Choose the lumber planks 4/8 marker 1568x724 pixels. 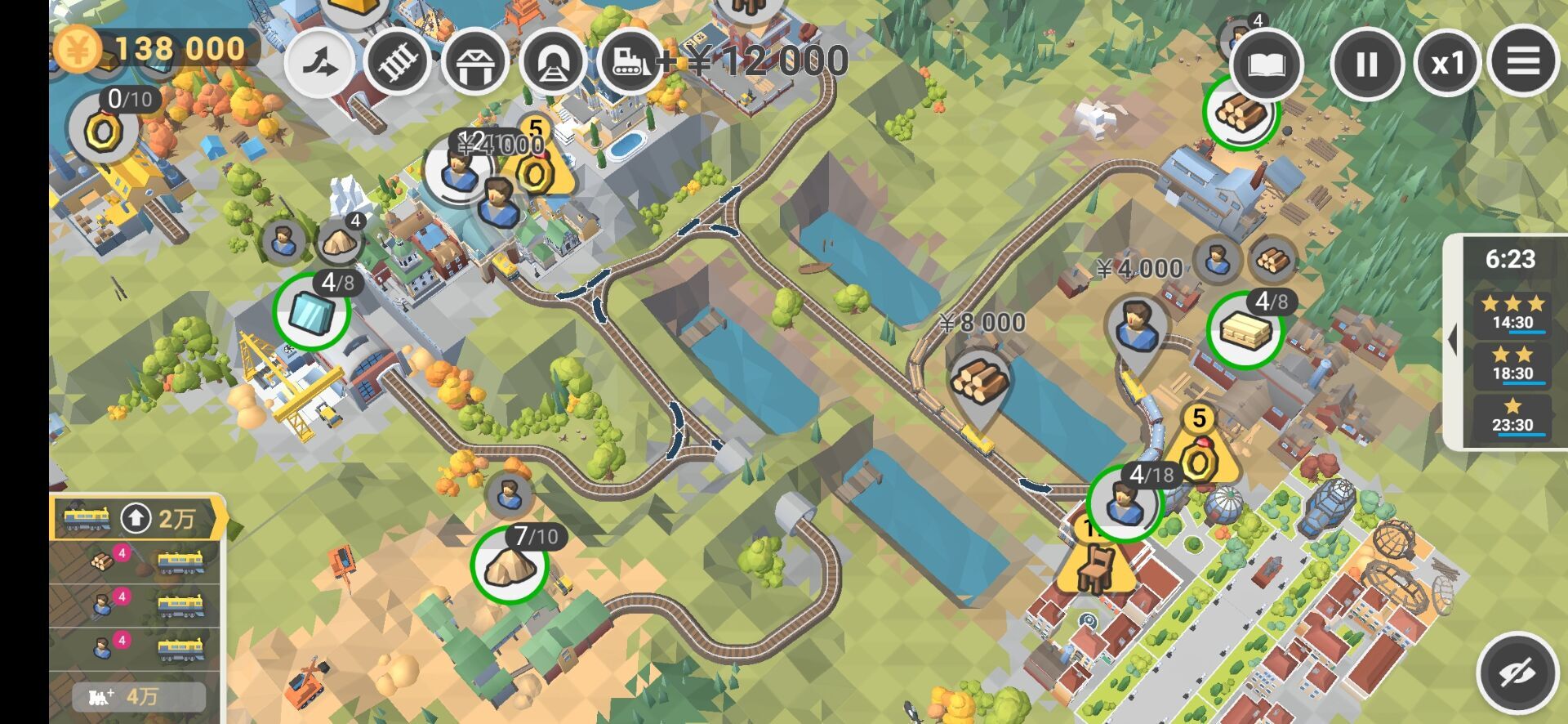[x=1245, y=329]
